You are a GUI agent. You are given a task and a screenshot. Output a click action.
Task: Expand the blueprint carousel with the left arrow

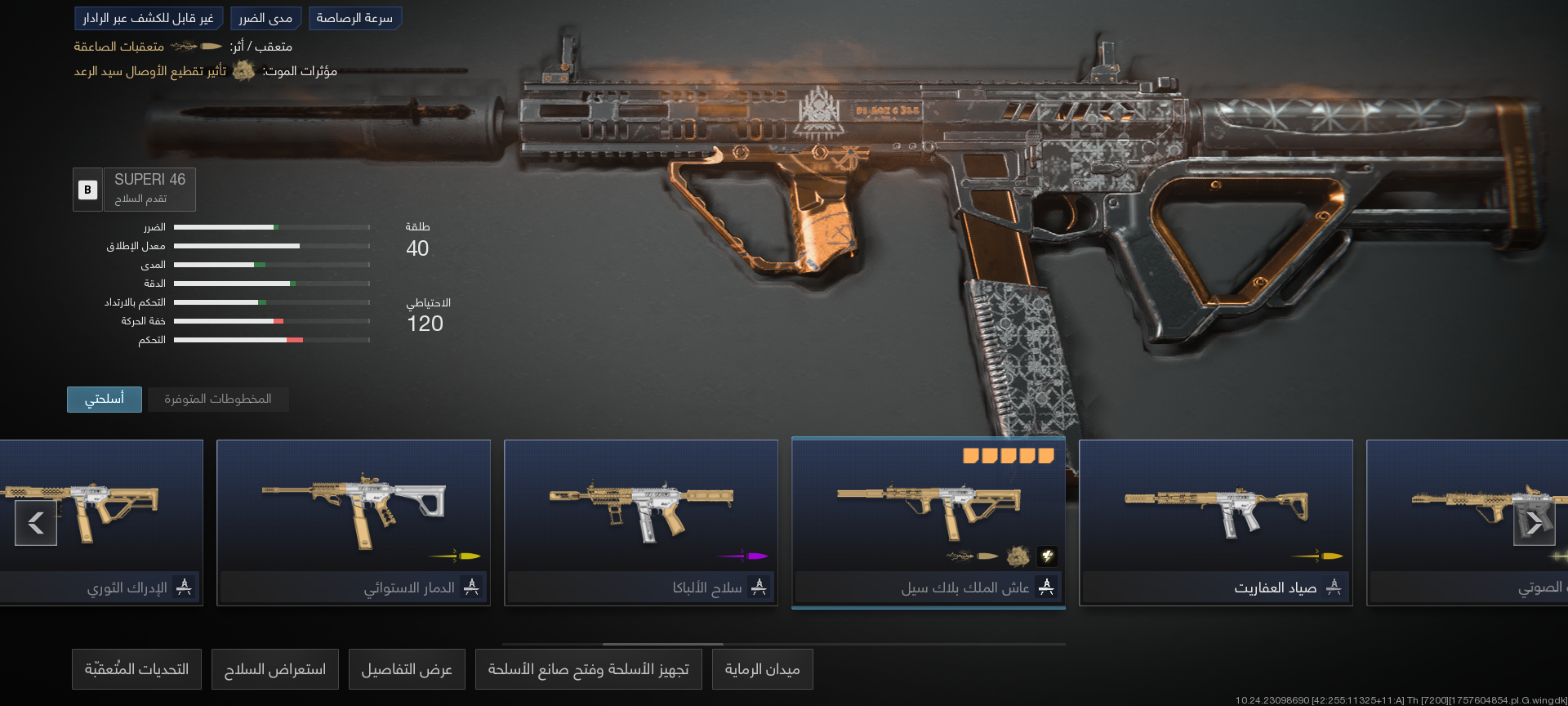(34, 523)
